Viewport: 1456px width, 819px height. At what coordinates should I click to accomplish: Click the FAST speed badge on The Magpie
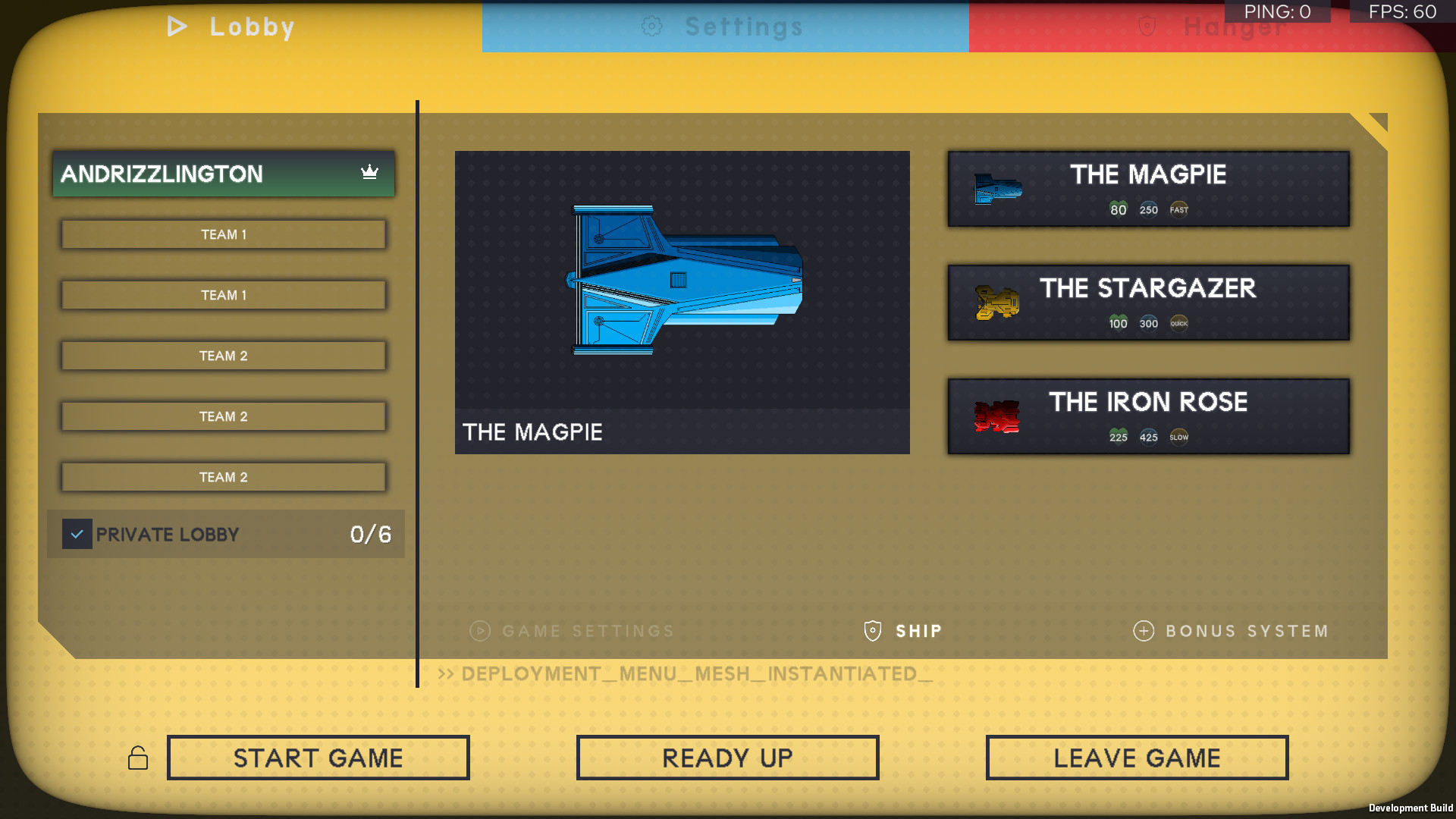[1178, 209]
